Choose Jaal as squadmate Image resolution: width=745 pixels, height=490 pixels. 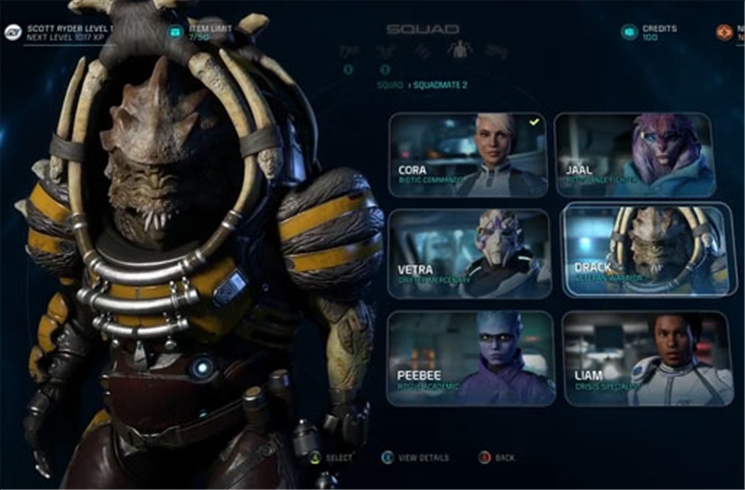point(634,155)
